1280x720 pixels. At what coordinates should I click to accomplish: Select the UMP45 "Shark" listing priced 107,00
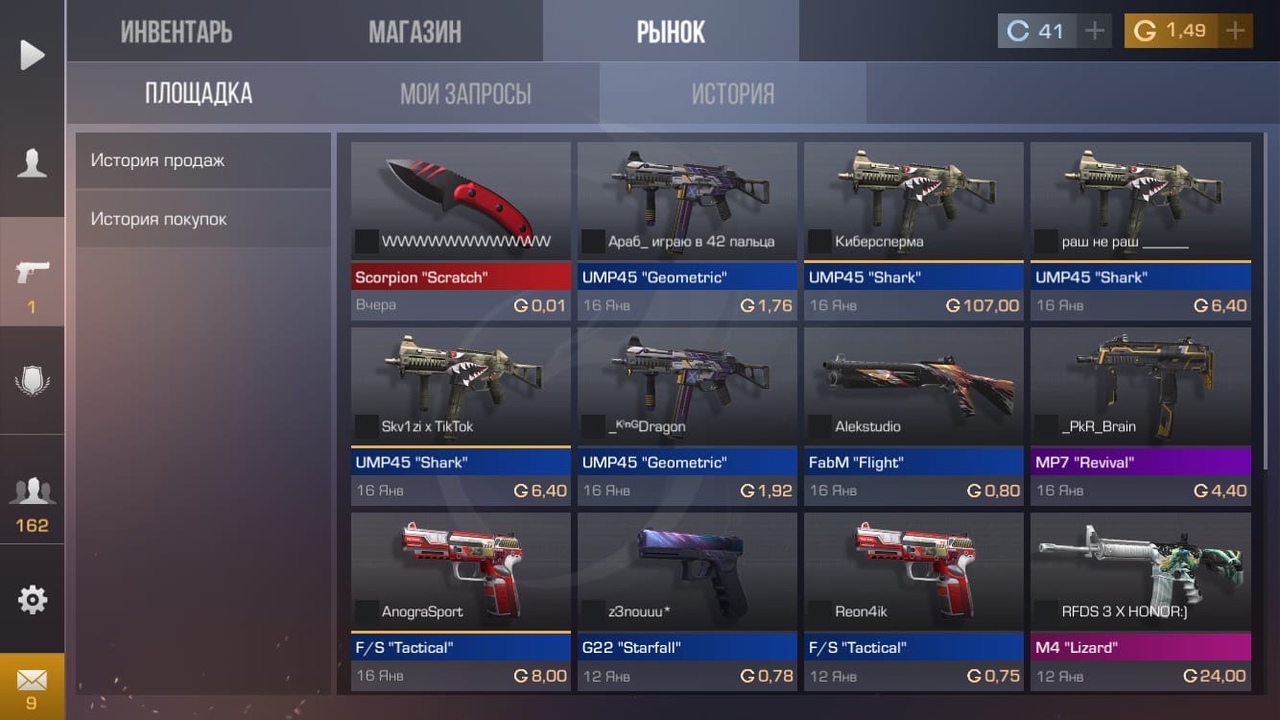[x=914, y=230]
